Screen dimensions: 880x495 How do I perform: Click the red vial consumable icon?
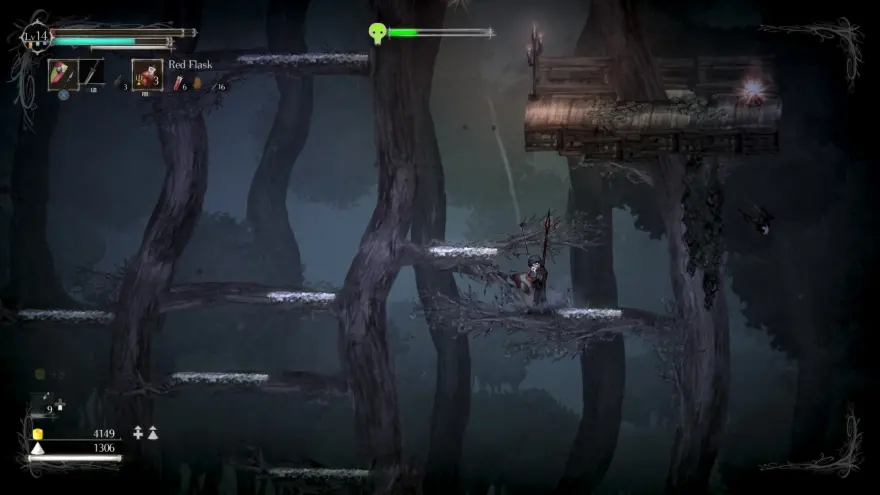tap(178, 85)
